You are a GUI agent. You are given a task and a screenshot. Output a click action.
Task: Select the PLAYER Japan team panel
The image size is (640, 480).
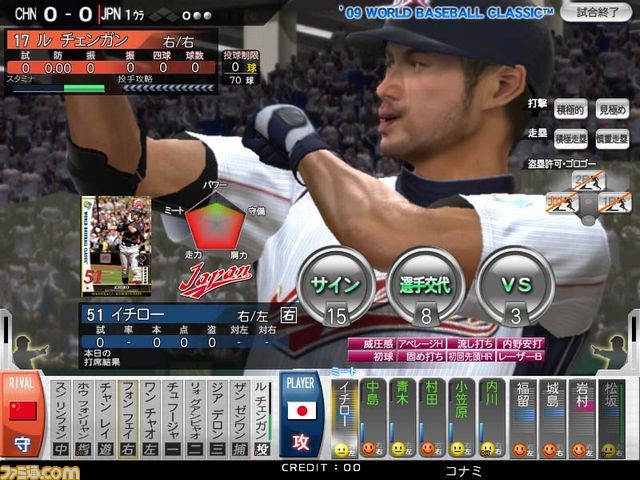click(x=301, y=415)
